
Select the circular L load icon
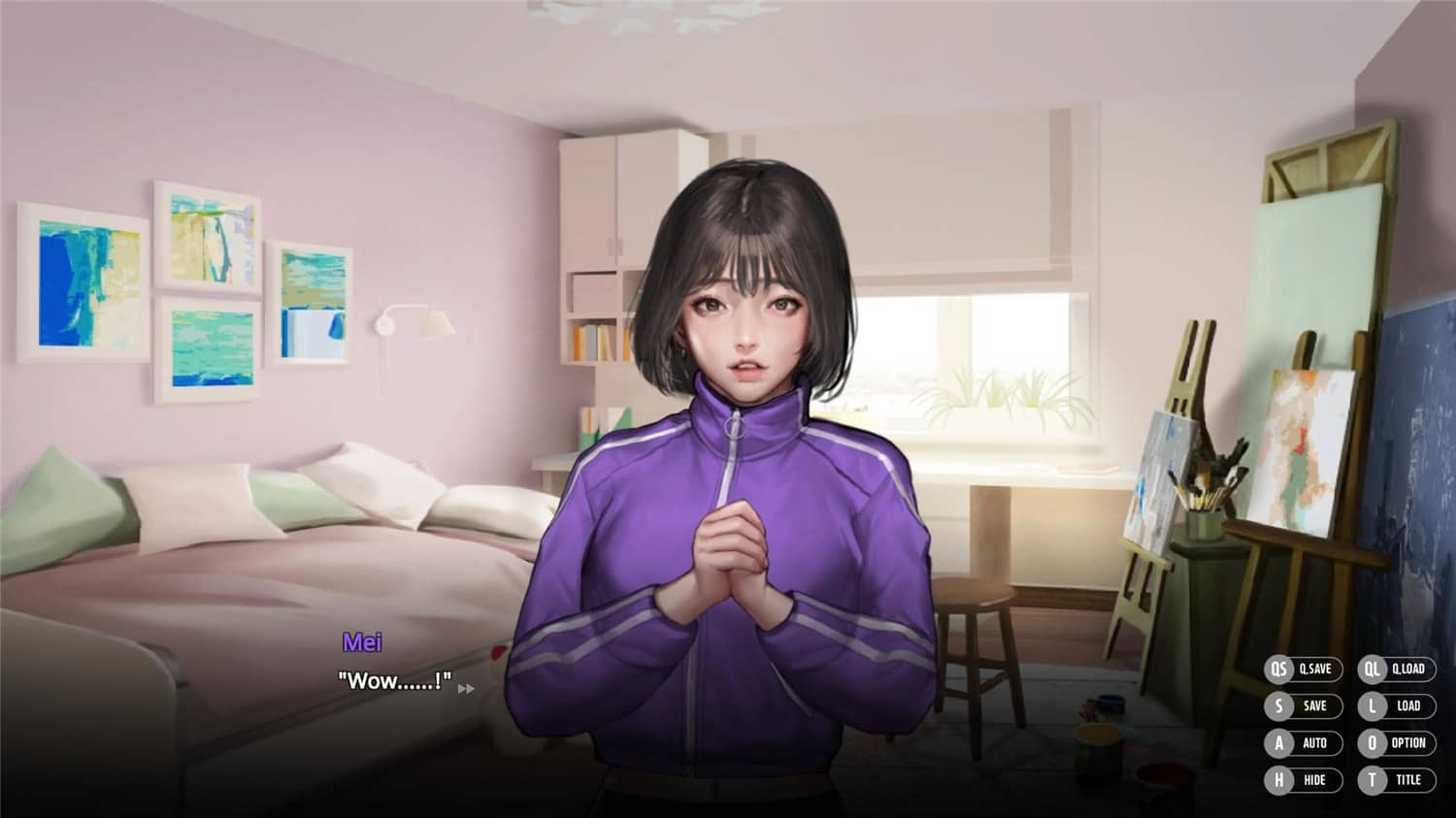coord(1373,706)
